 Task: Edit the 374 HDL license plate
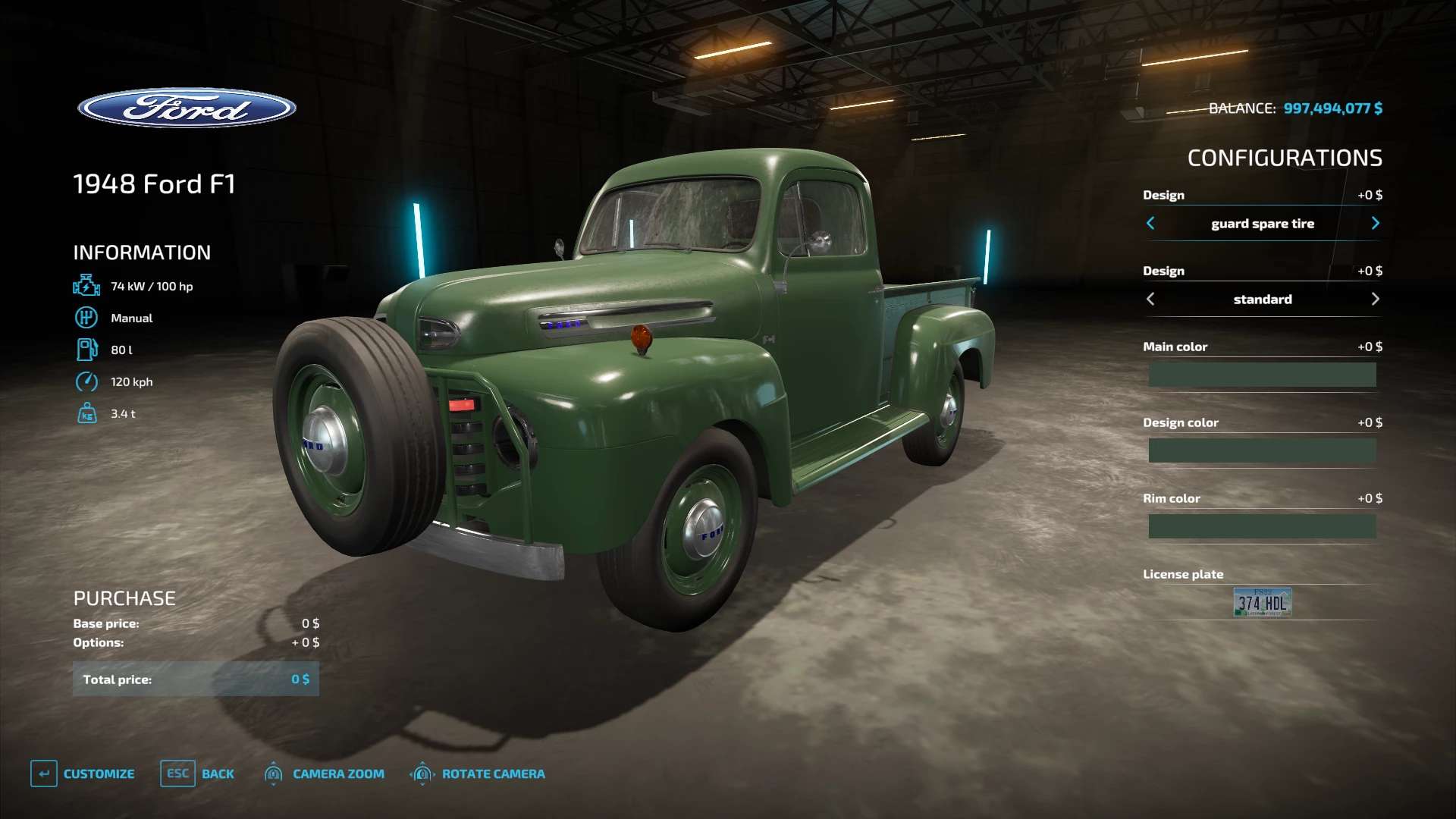[1262, 602]
